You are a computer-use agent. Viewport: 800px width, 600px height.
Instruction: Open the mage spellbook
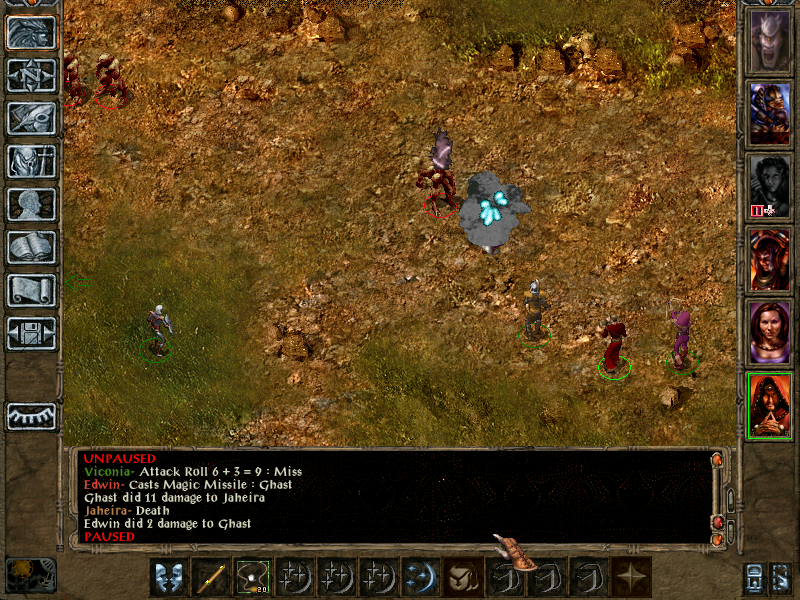31,248
